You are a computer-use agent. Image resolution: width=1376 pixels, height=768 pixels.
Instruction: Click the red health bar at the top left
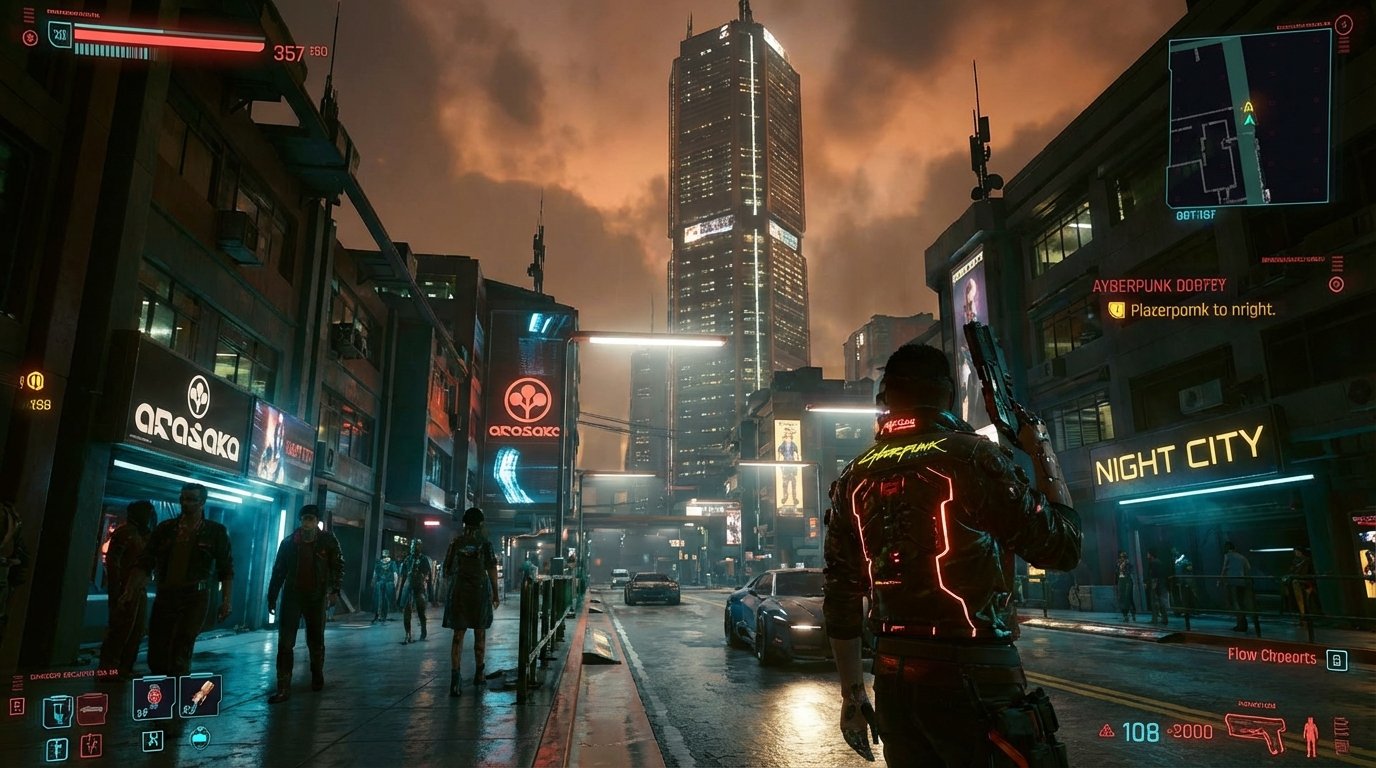click(x=165, y=38)
